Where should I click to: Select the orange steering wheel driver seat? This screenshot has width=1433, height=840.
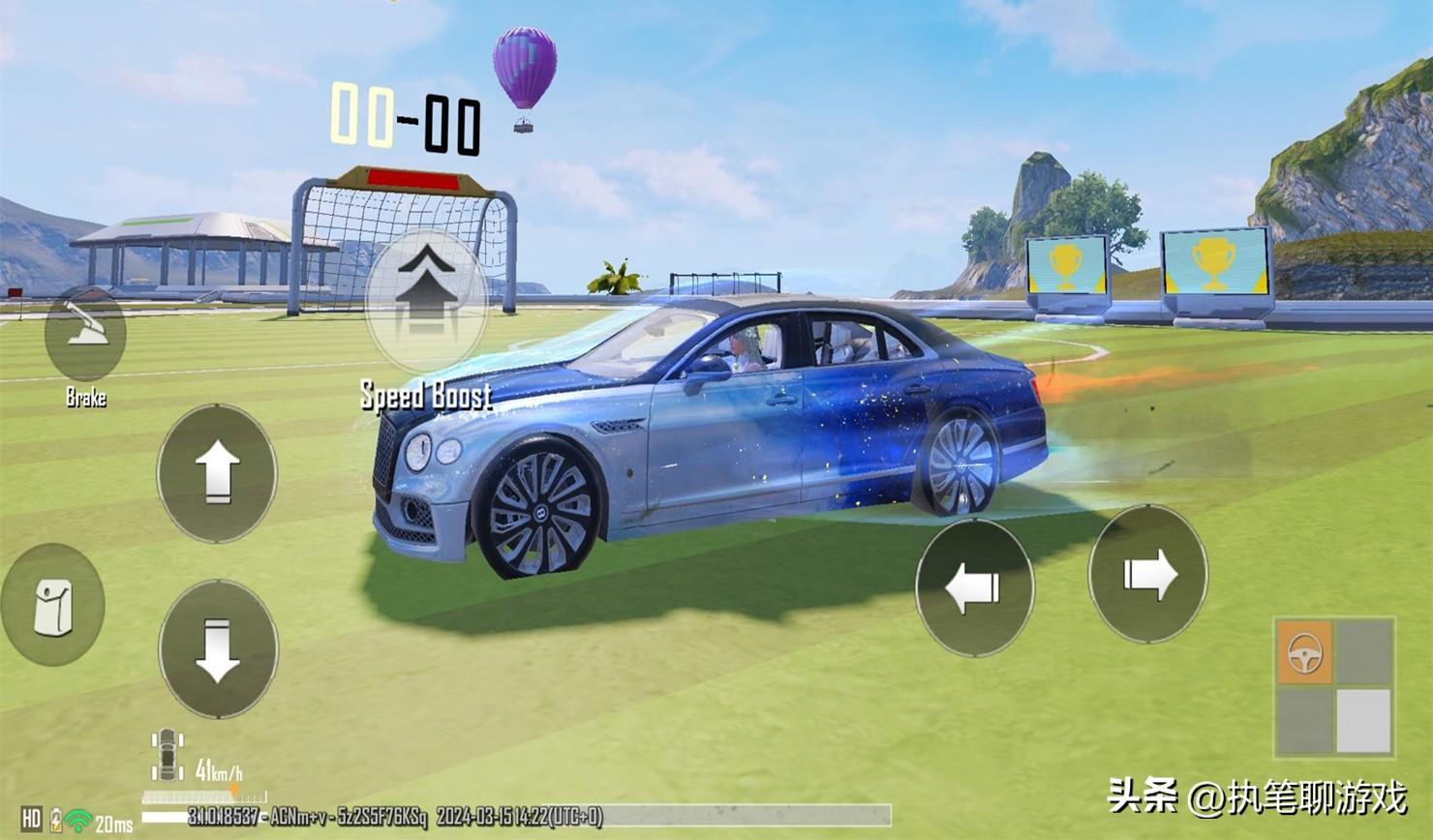(1304, 653)
